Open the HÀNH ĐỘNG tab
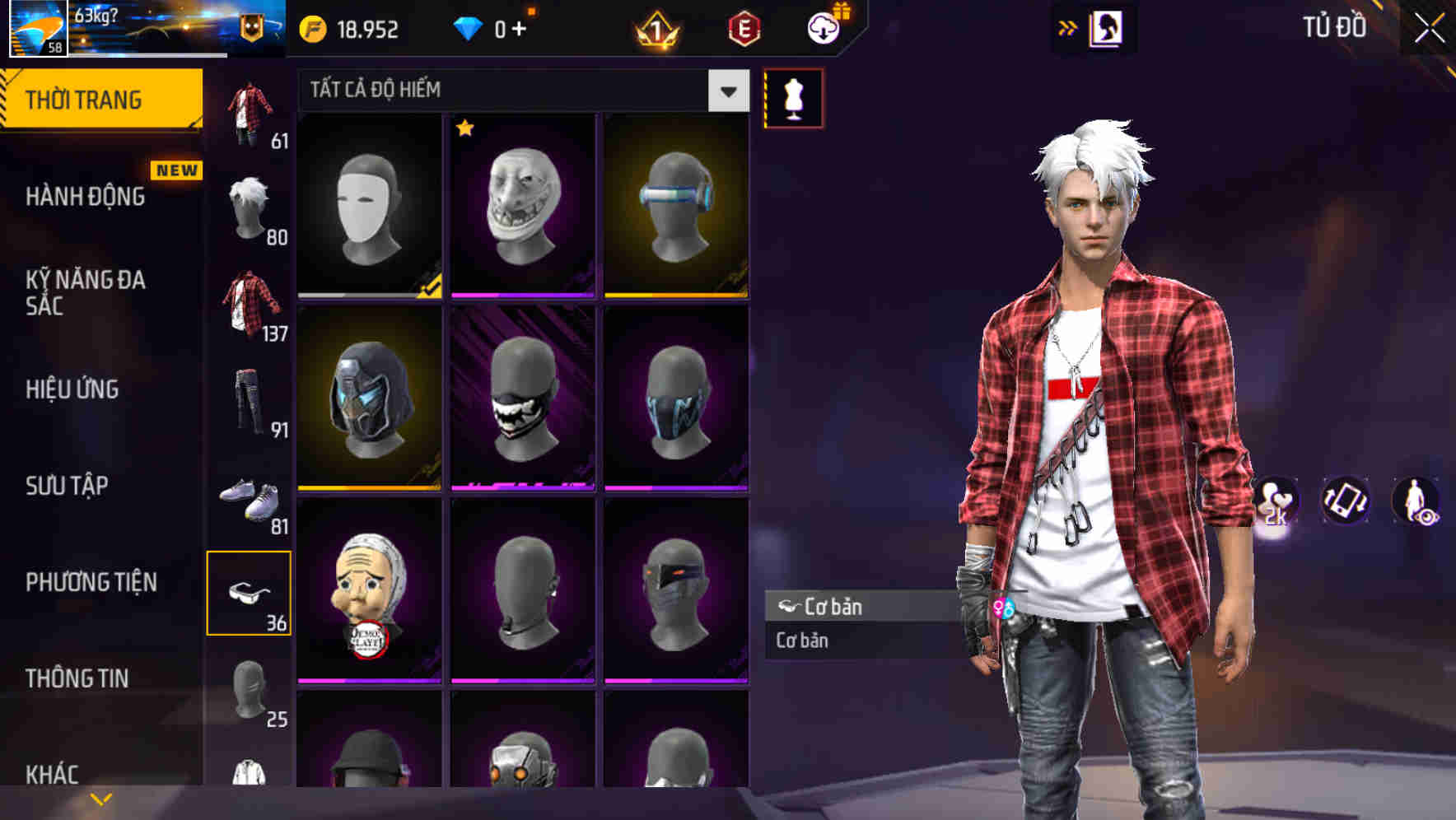Viewport: 1456px width, 820px height. (x=84, y=197)
